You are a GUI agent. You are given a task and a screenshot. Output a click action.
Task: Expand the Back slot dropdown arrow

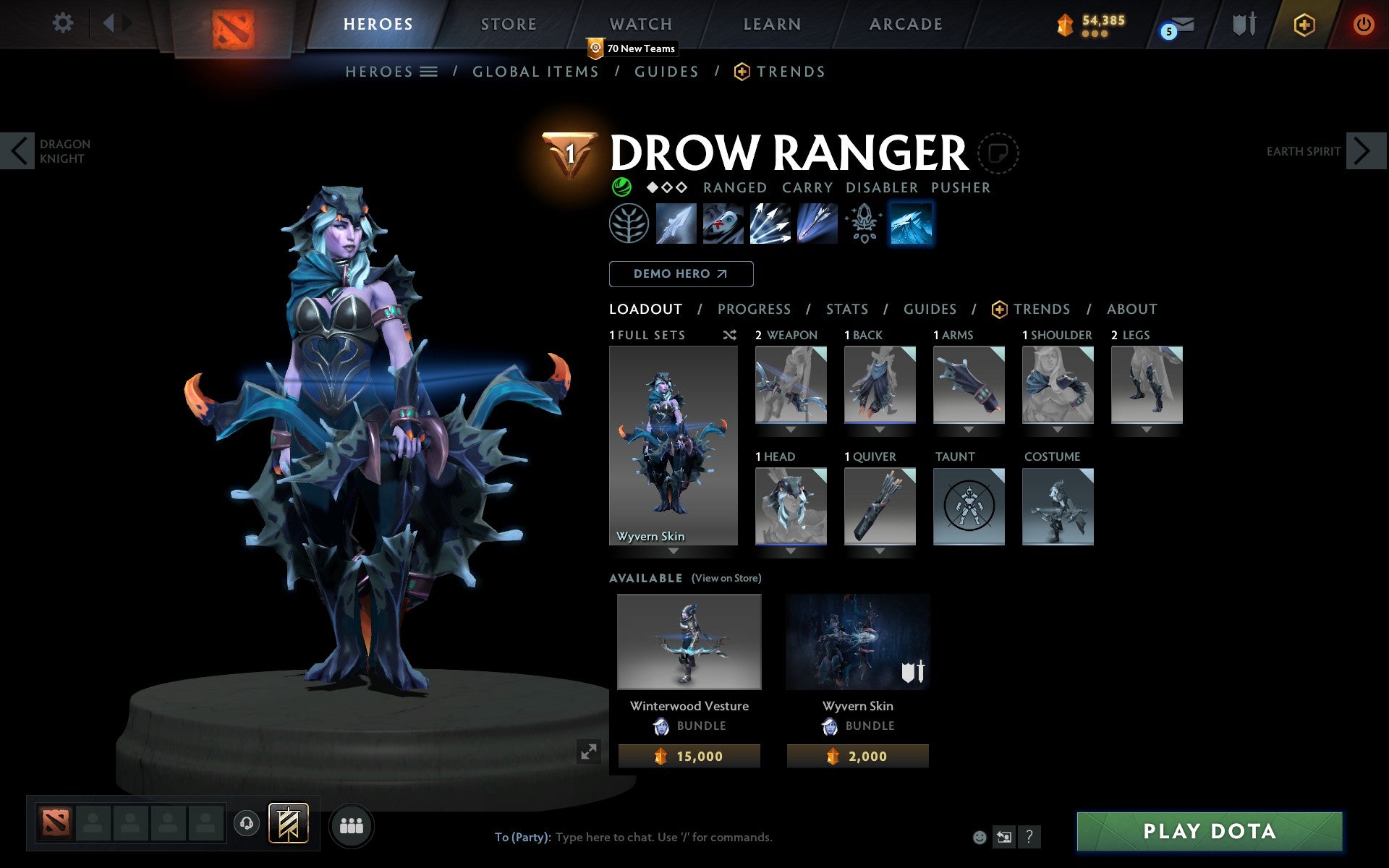click(x=880, y=427)
